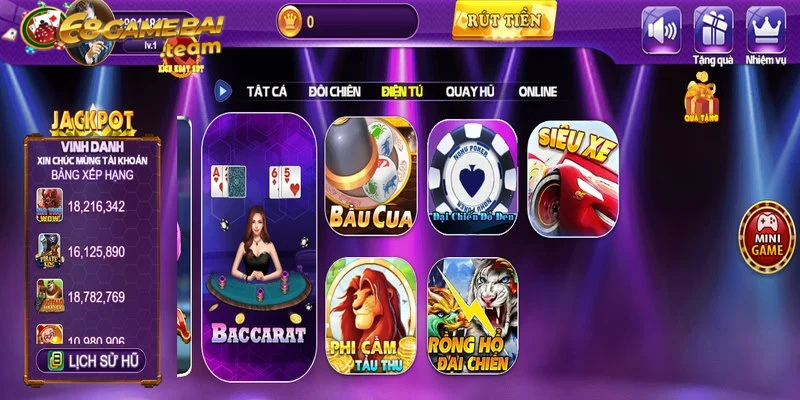800x400 pixels.
Task: Click the blue arrow beside the tabs
Action: 225,91
